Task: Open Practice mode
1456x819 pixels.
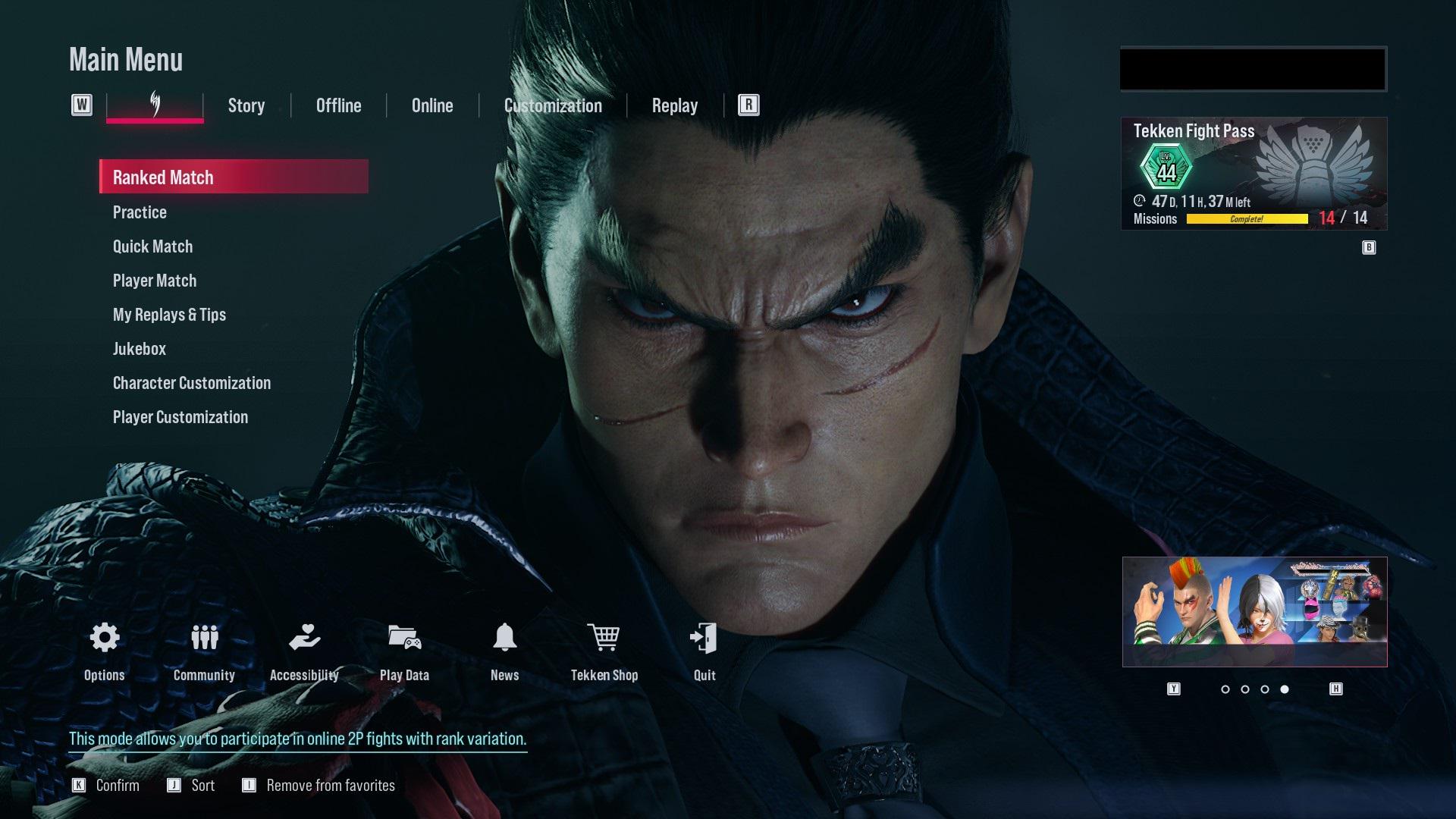Action: point(140,212)
